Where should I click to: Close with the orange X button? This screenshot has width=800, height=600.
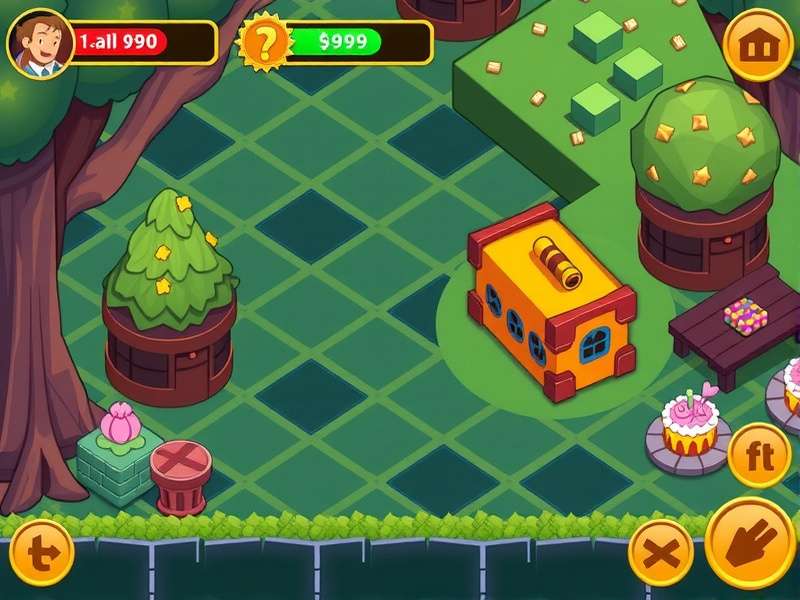(x=660, y=552)
